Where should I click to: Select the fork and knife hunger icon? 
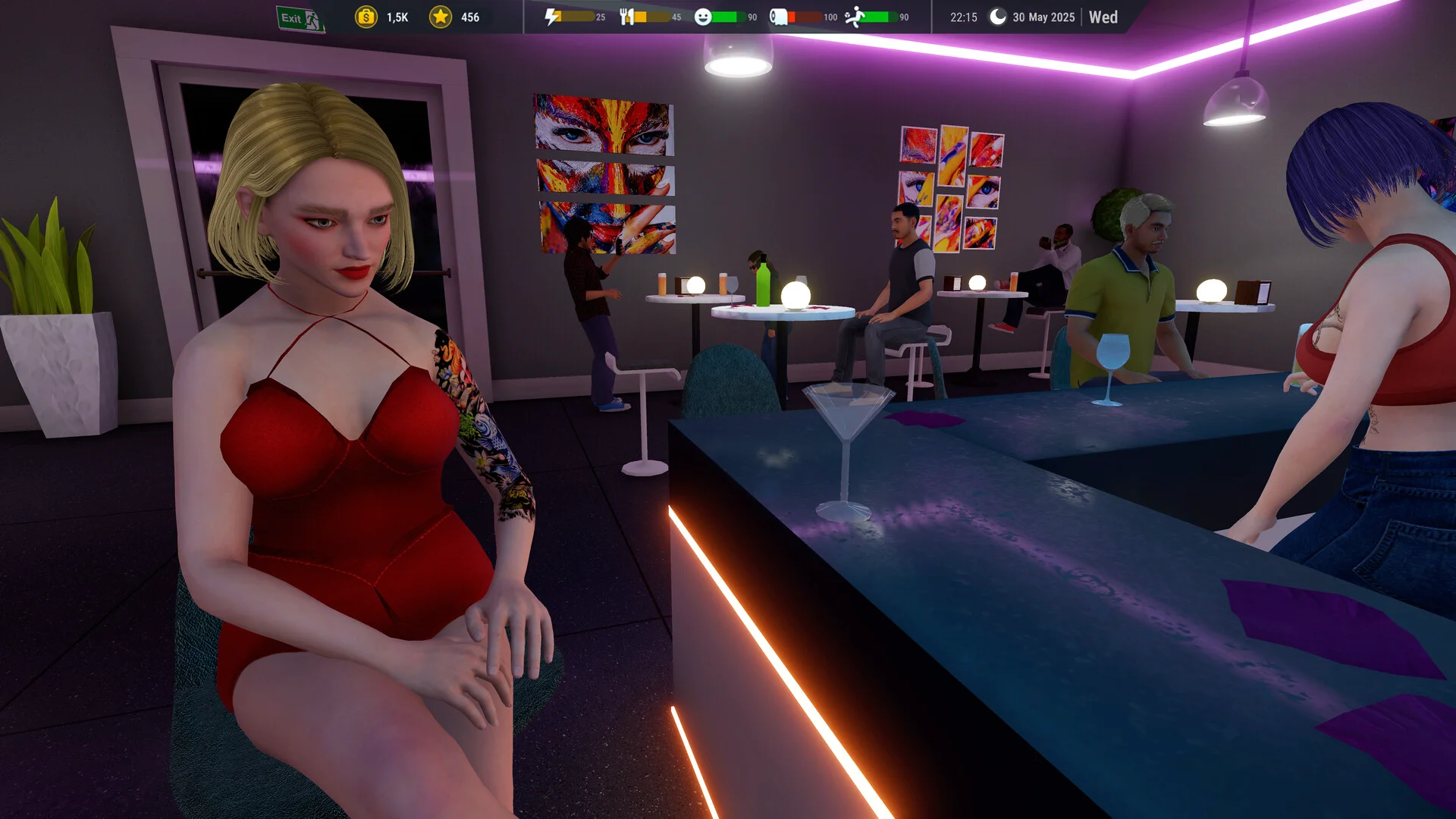pos(626,17)
